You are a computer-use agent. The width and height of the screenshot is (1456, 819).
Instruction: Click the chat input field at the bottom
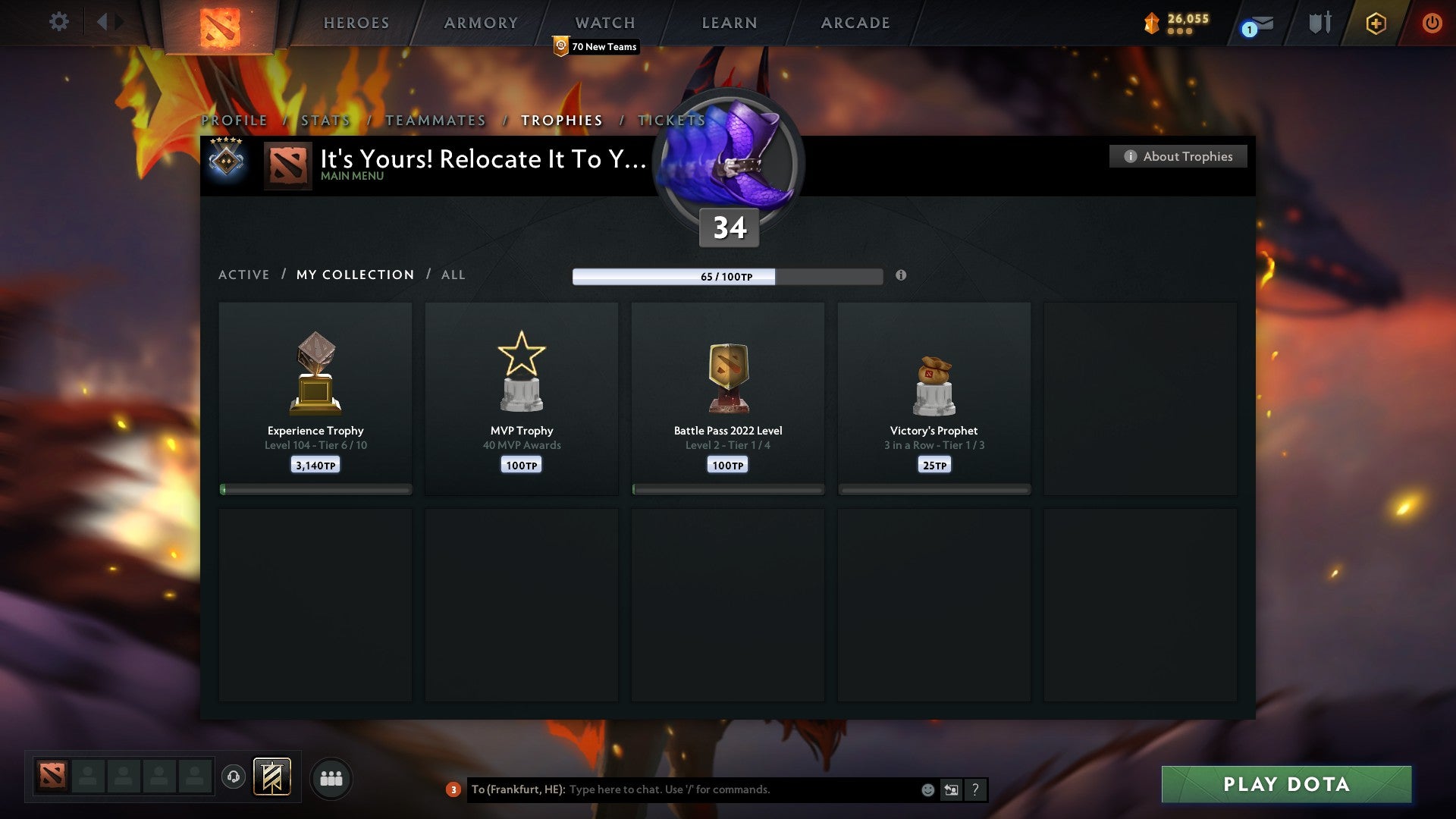point(682,789)
